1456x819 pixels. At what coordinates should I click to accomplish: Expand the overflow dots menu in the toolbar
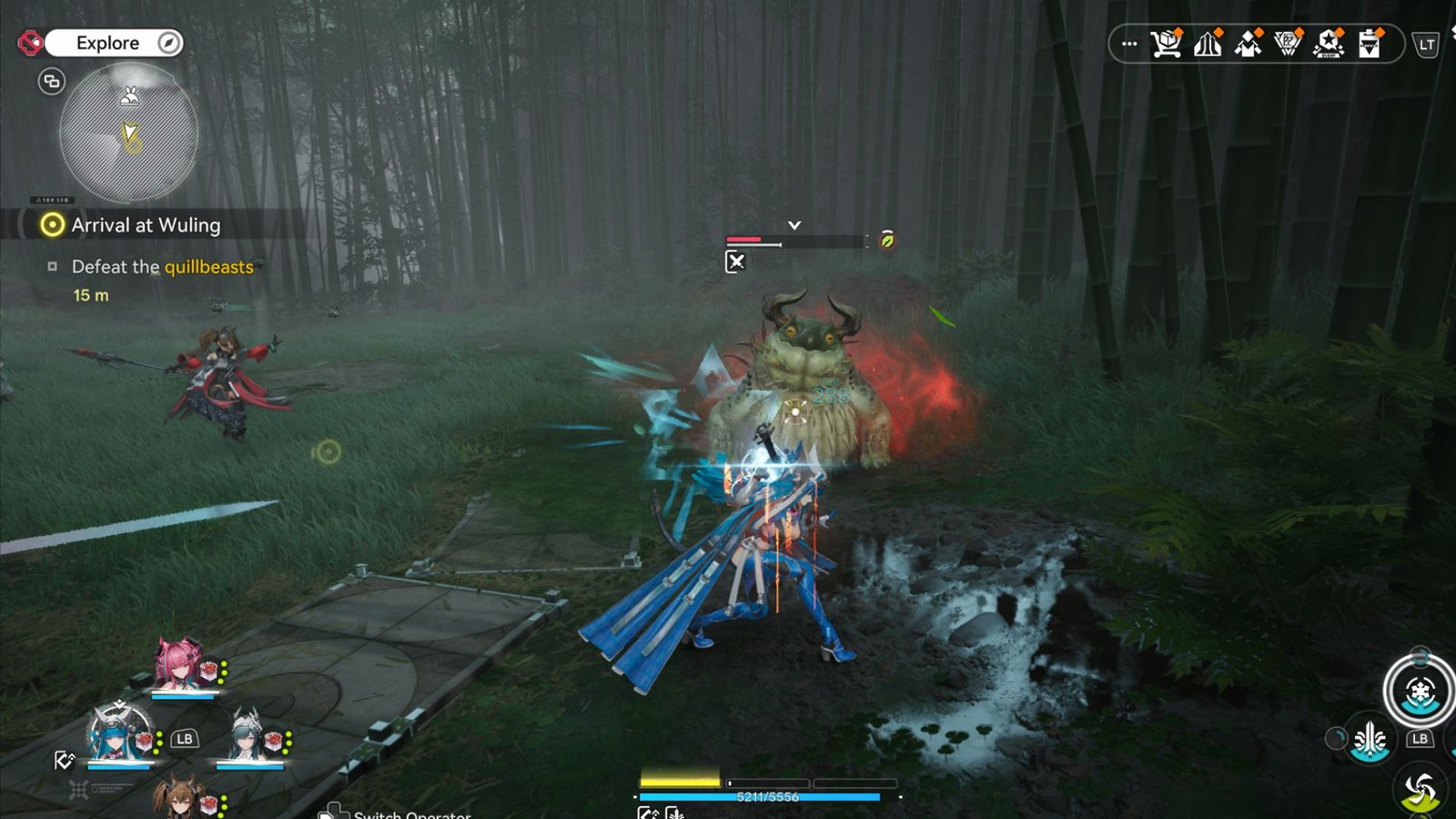pyautogui.click(x=1130, y=42)
